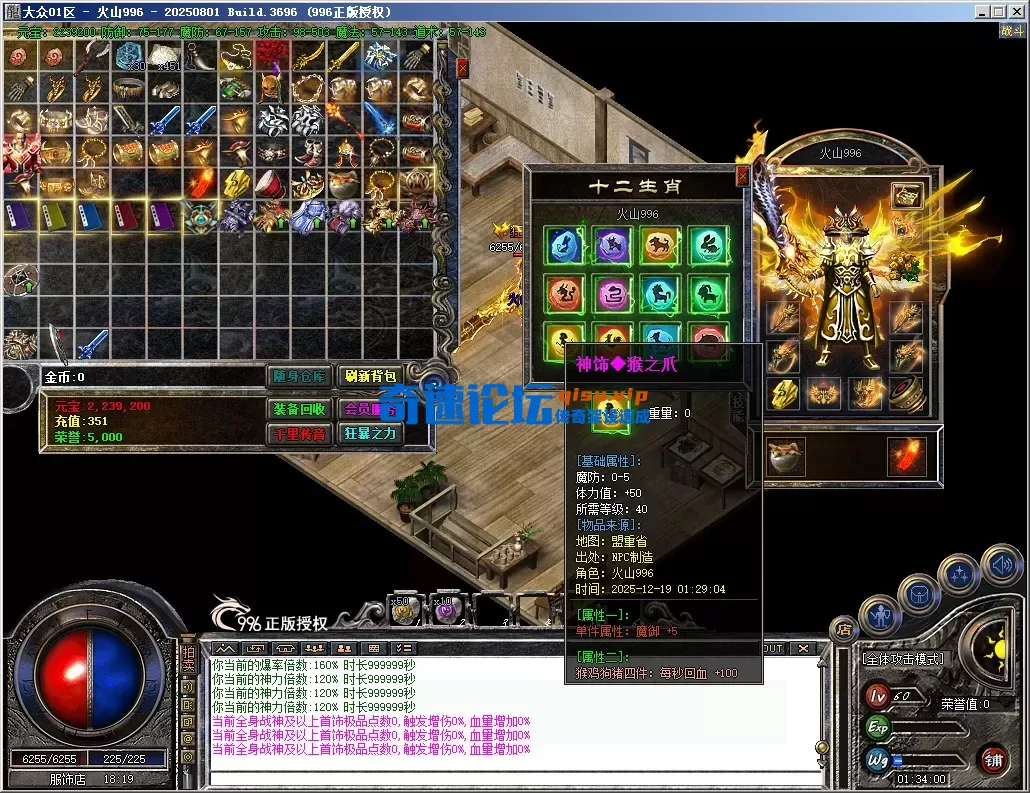
Task: Click the 拍卖 auction button beside chat
Action: coord(187,659)
